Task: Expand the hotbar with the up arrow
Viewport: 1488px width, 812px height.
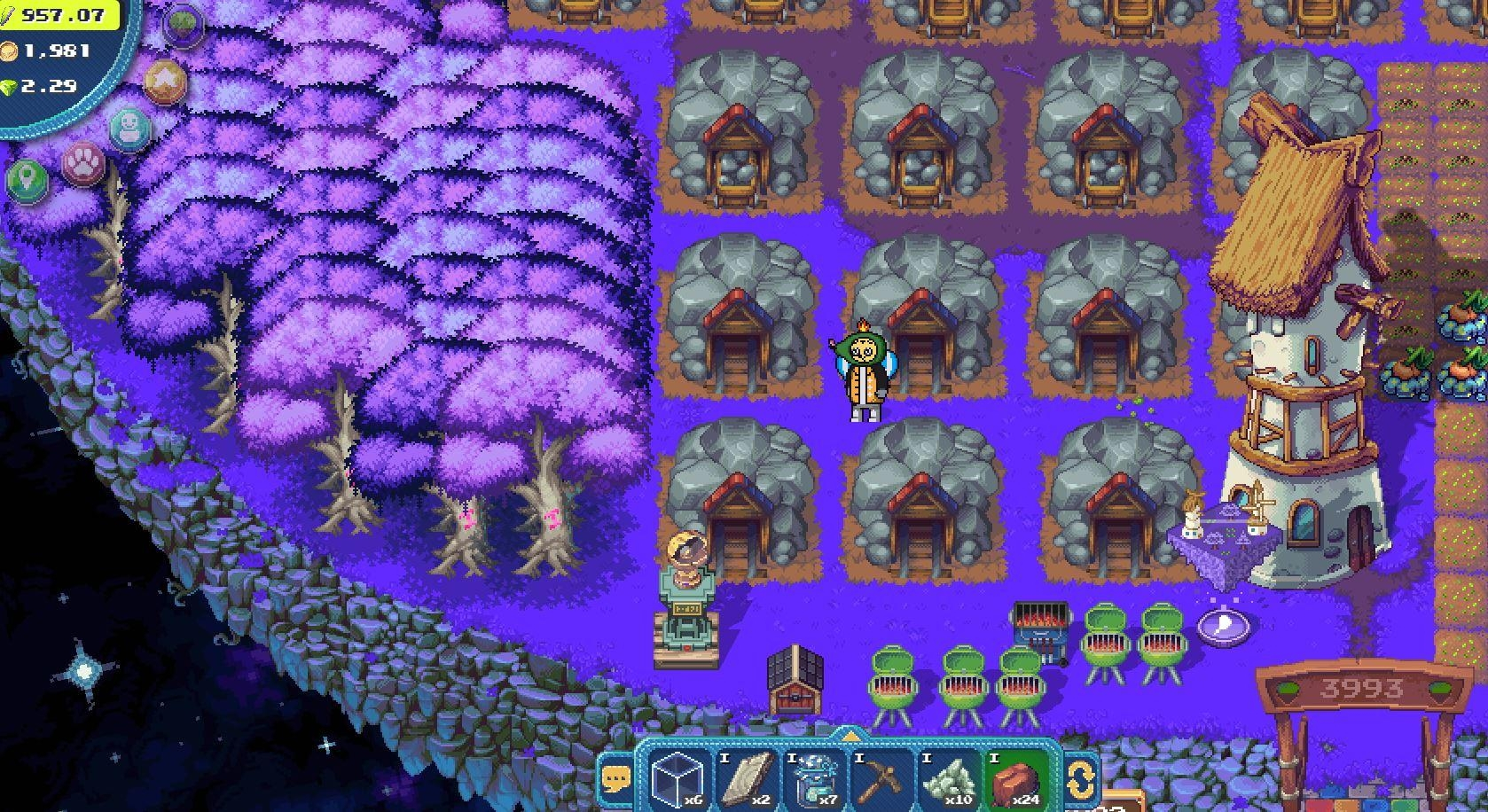Action: (850, 736)
